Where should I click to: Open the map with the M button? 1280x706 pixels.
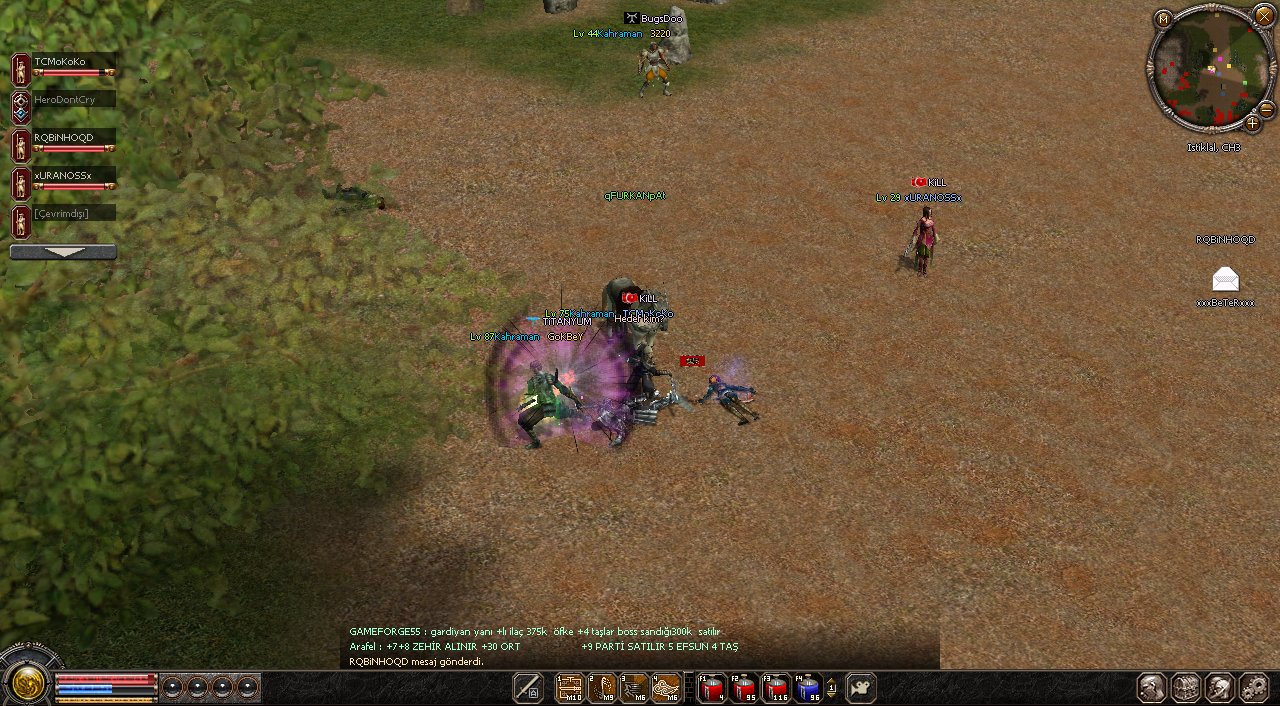point(1162,19)
